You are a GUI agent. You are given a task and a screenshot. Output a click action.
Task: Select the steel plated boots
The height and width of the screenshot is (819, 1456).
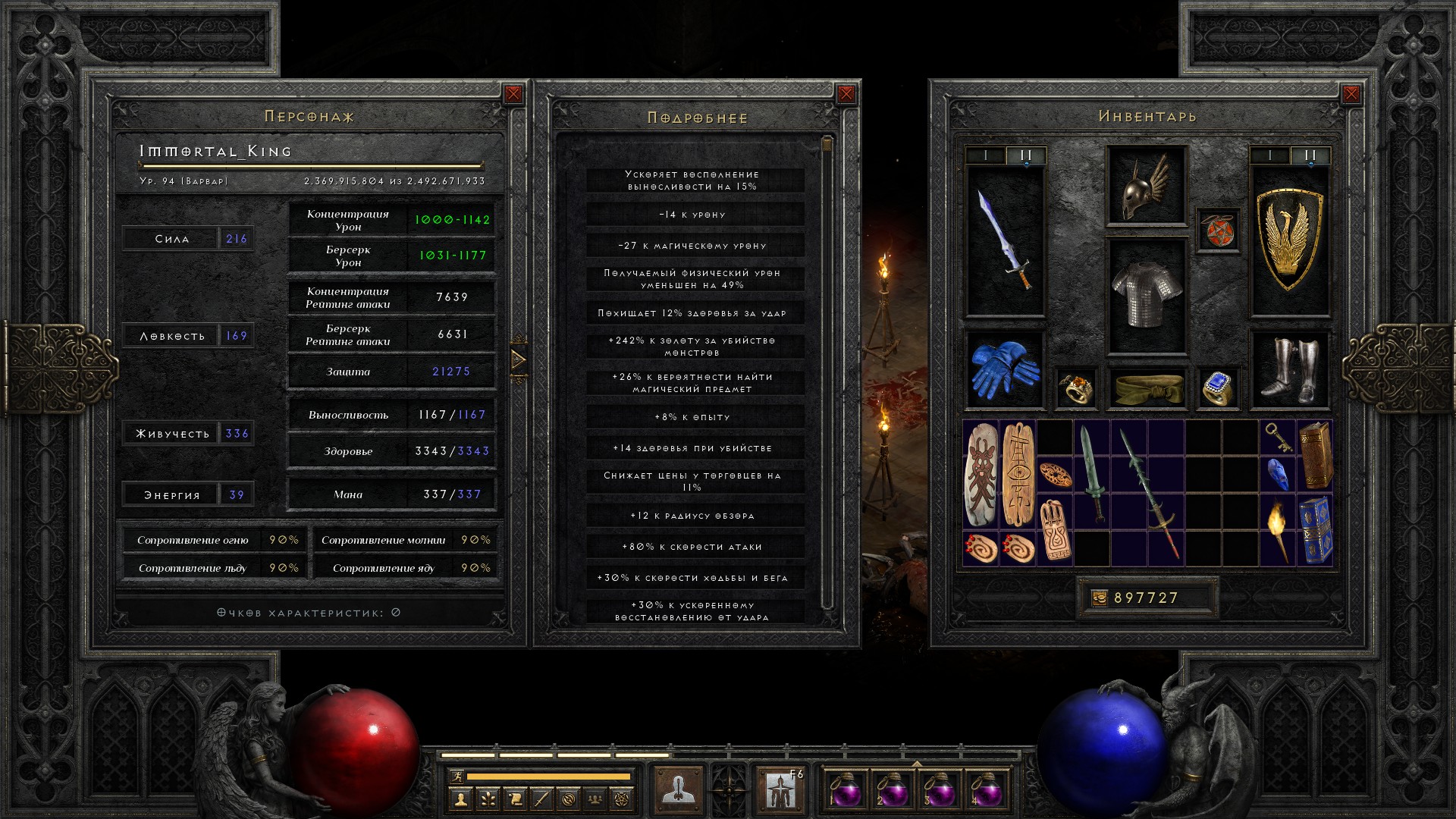click(1289, 369)
